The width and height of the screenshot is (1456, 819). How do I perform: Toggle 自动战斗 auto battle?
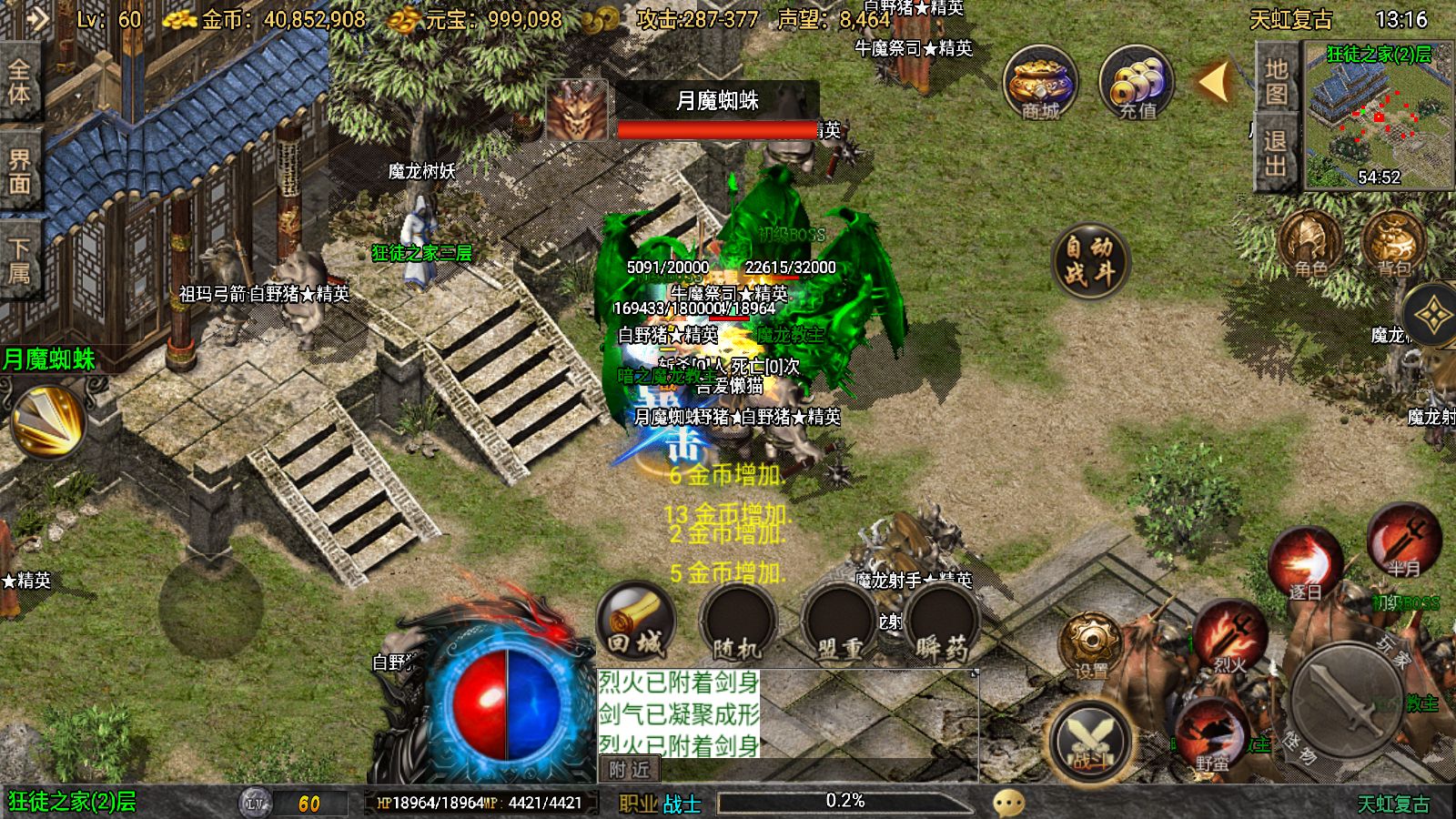coord(1089,261)
